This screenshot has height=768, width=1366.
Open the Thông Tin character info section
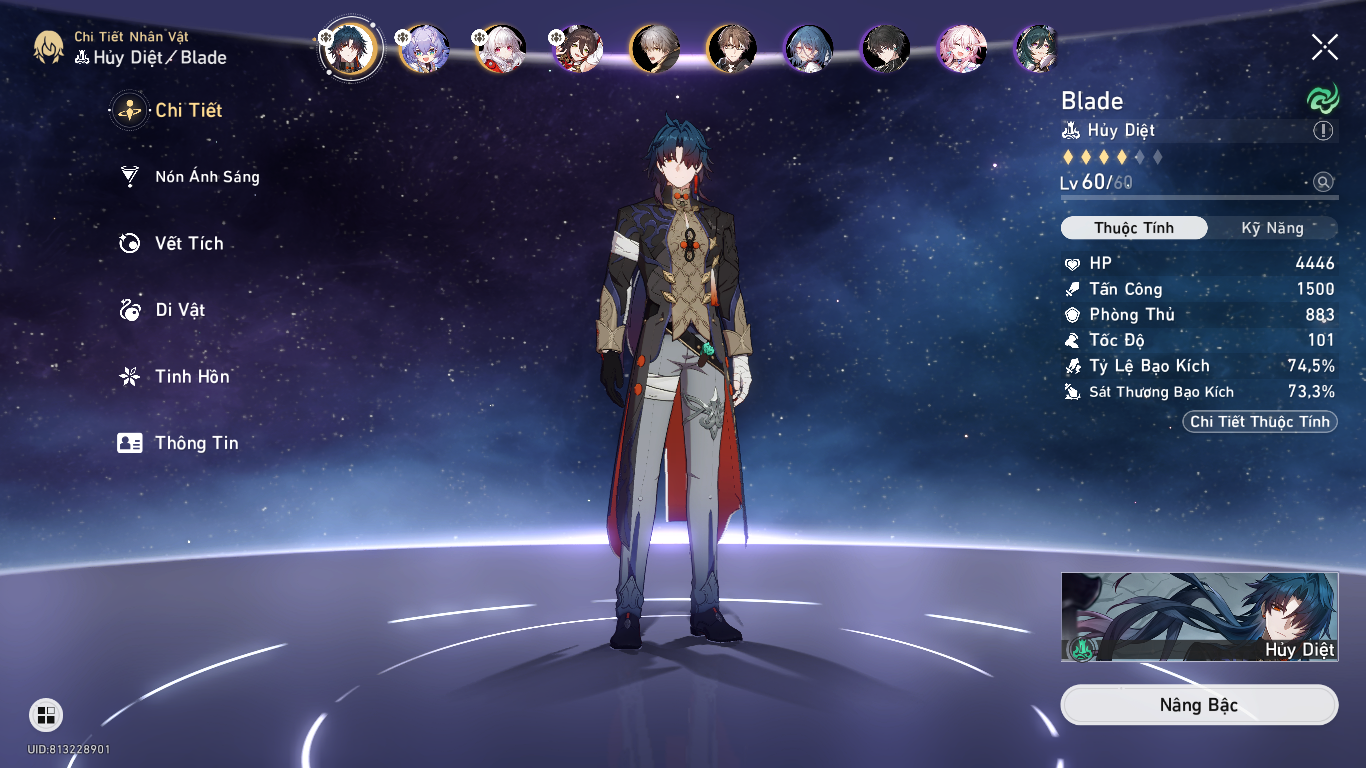pyautogui.click(x=196, y=443)
